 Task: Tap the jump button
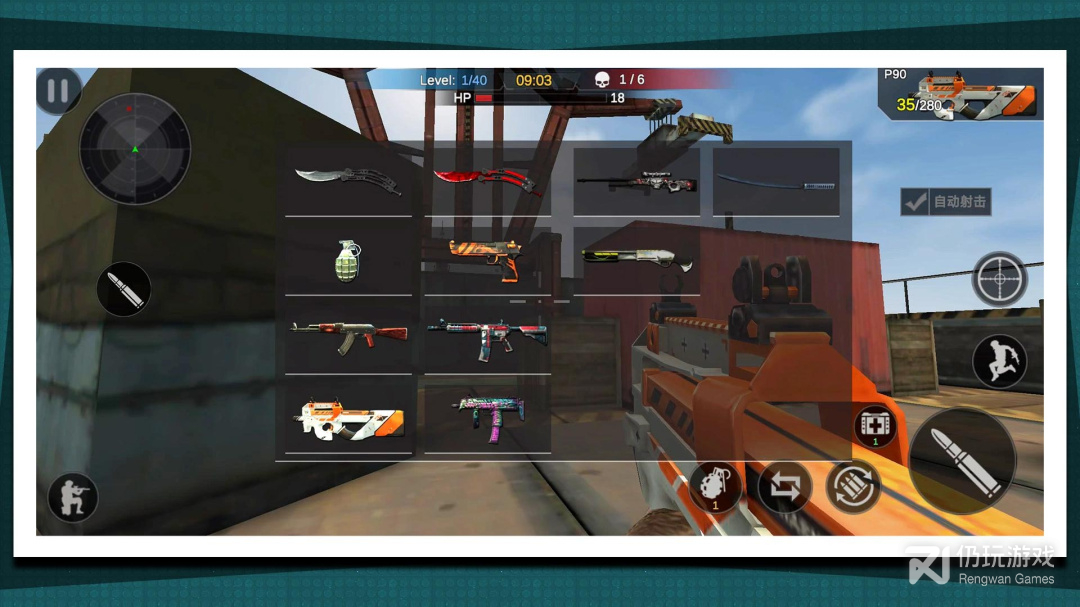(x=1000, y=360)
